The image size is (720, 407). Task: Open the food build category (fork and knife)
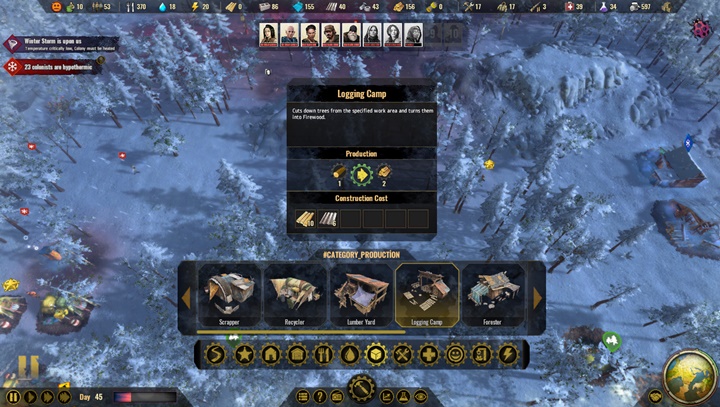(323, 354)
